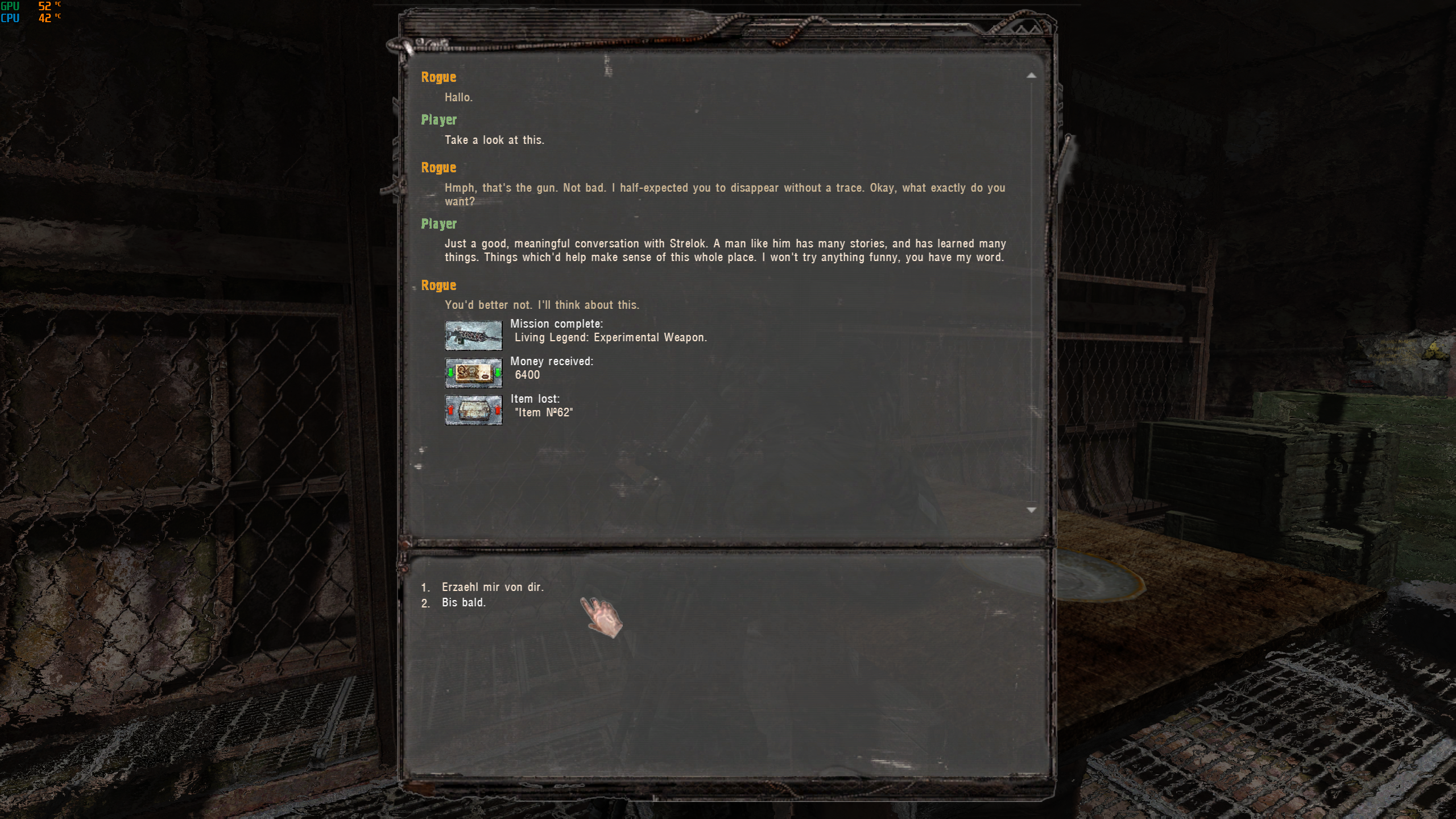Click the Rogue speaker name label
The height and width of the screenshot is (819, 1456).
click(x=439, y=77)
